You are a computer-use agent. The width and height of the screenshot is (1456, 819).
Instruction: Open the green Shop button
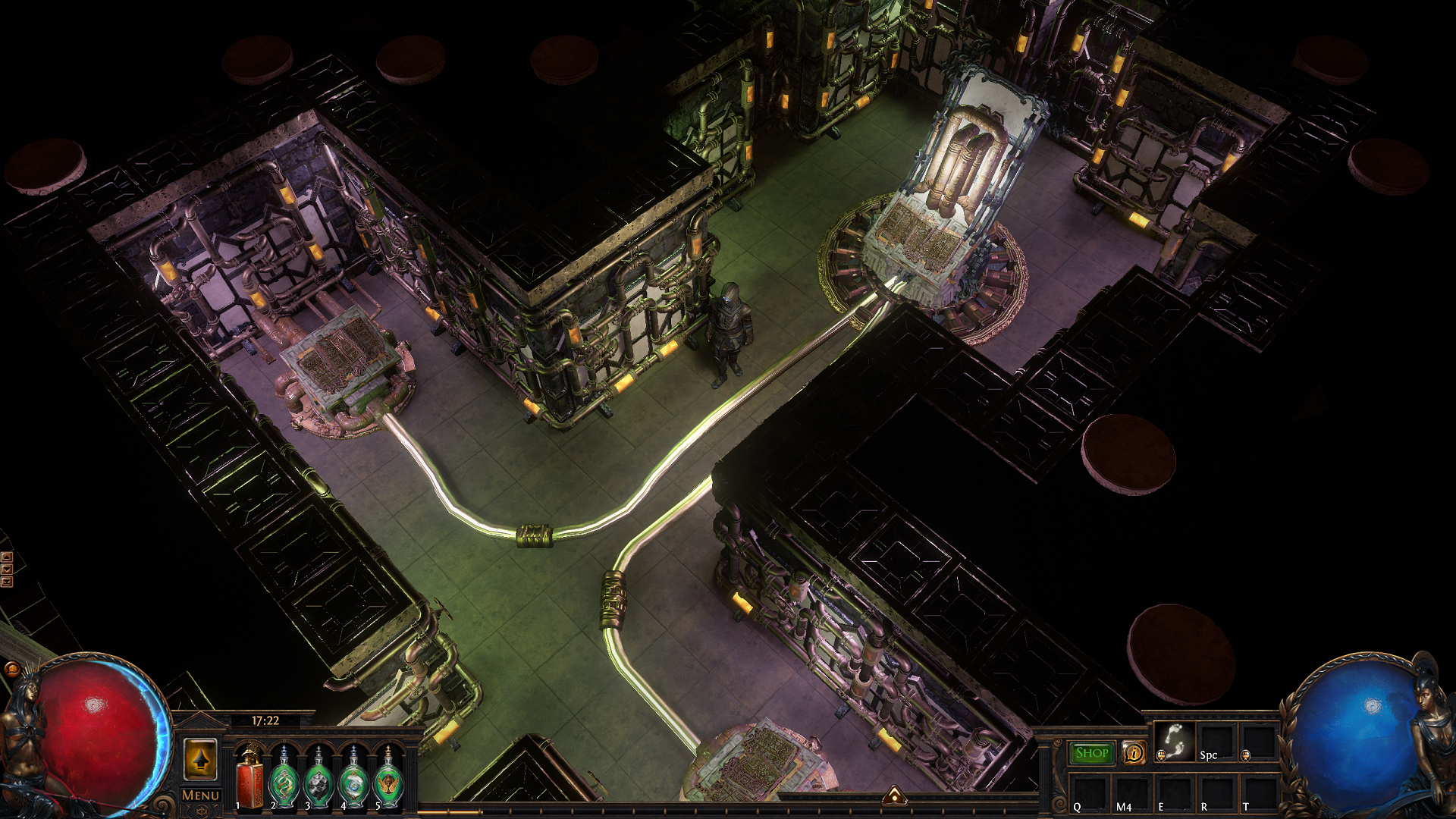coord(1092,753)
